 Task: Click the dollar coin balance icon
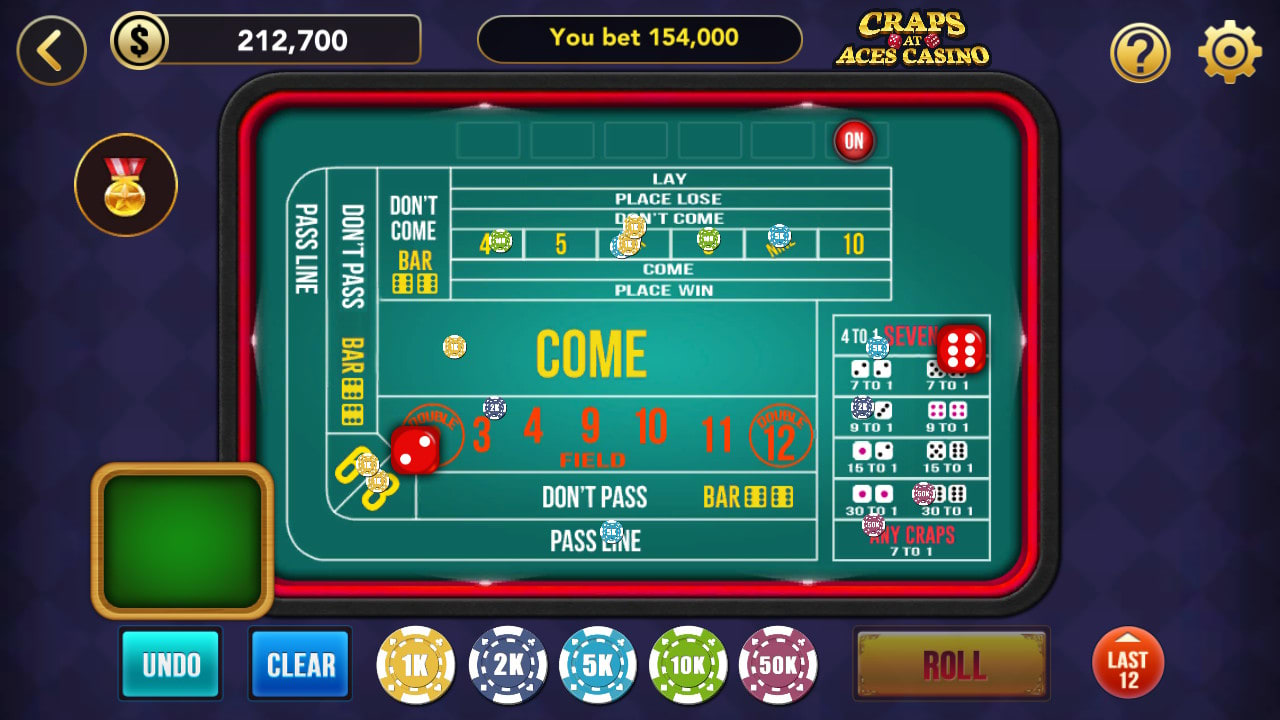point(141,40)
